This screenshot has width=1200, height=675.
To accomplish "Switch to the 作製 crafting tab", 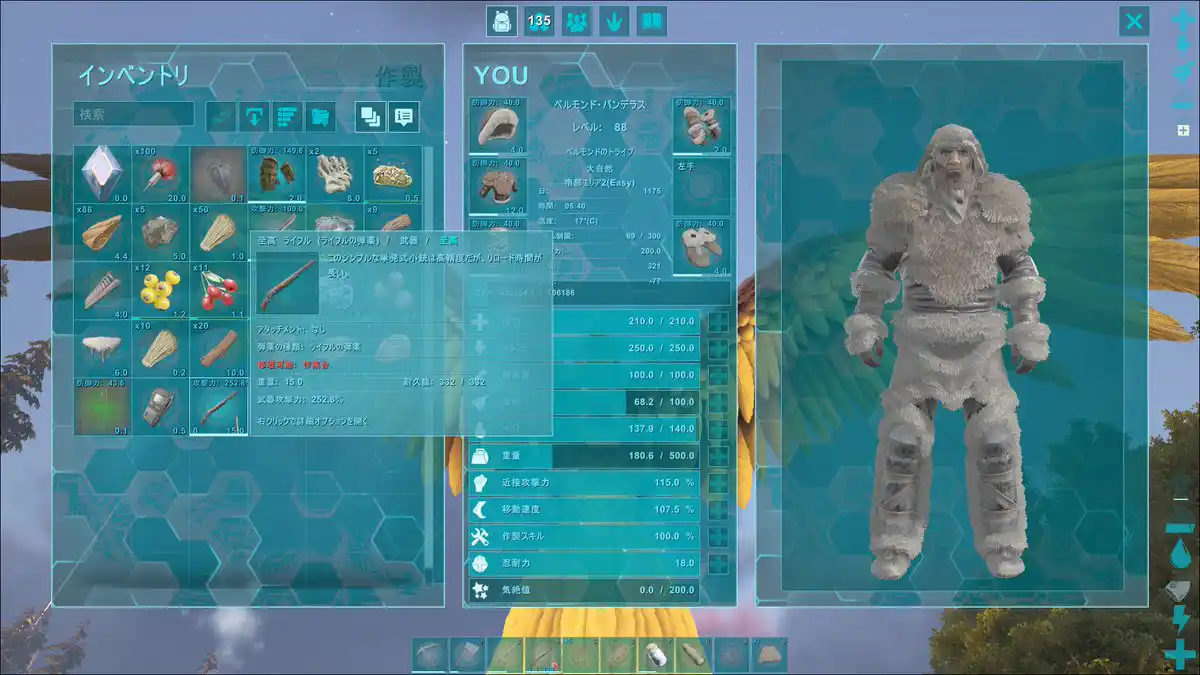I will [399, 76].
